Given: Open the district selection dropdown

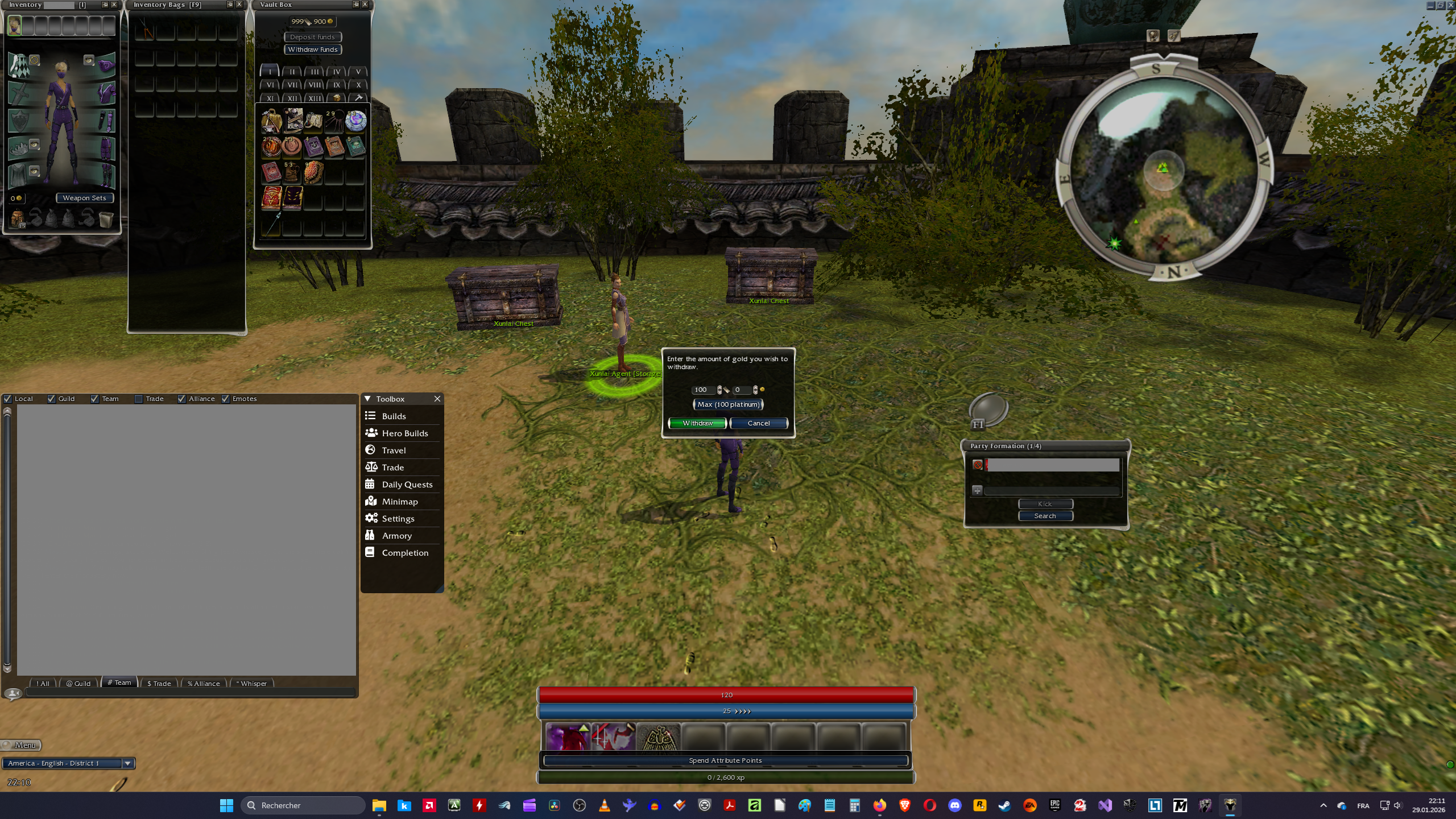Looking at the screenshot, I should (x=127, y=763).
